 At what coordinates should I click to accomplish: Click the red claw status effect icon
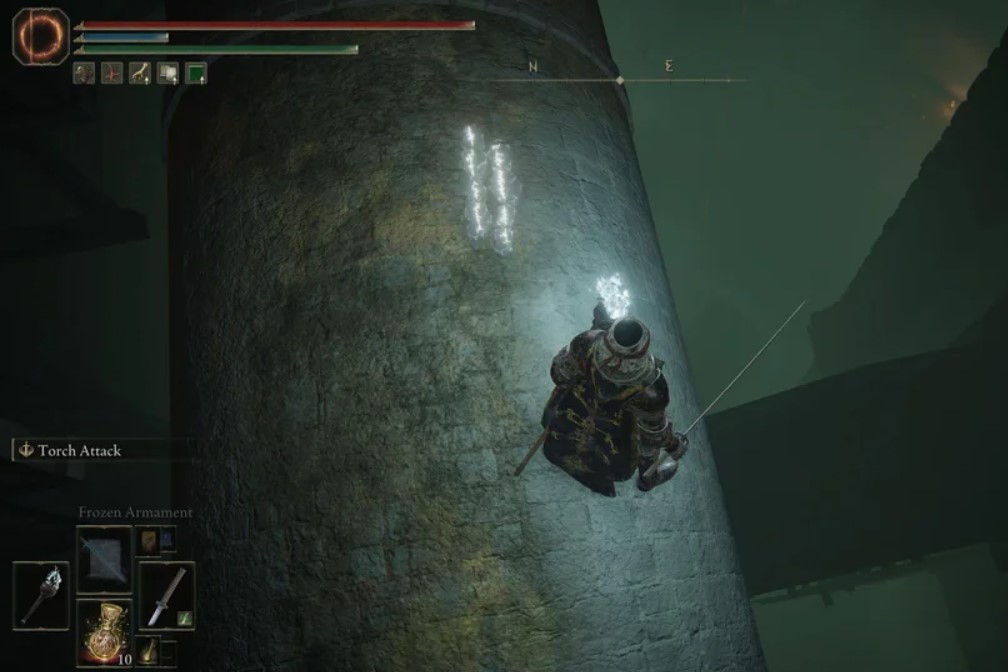click(x=112, y=73)
